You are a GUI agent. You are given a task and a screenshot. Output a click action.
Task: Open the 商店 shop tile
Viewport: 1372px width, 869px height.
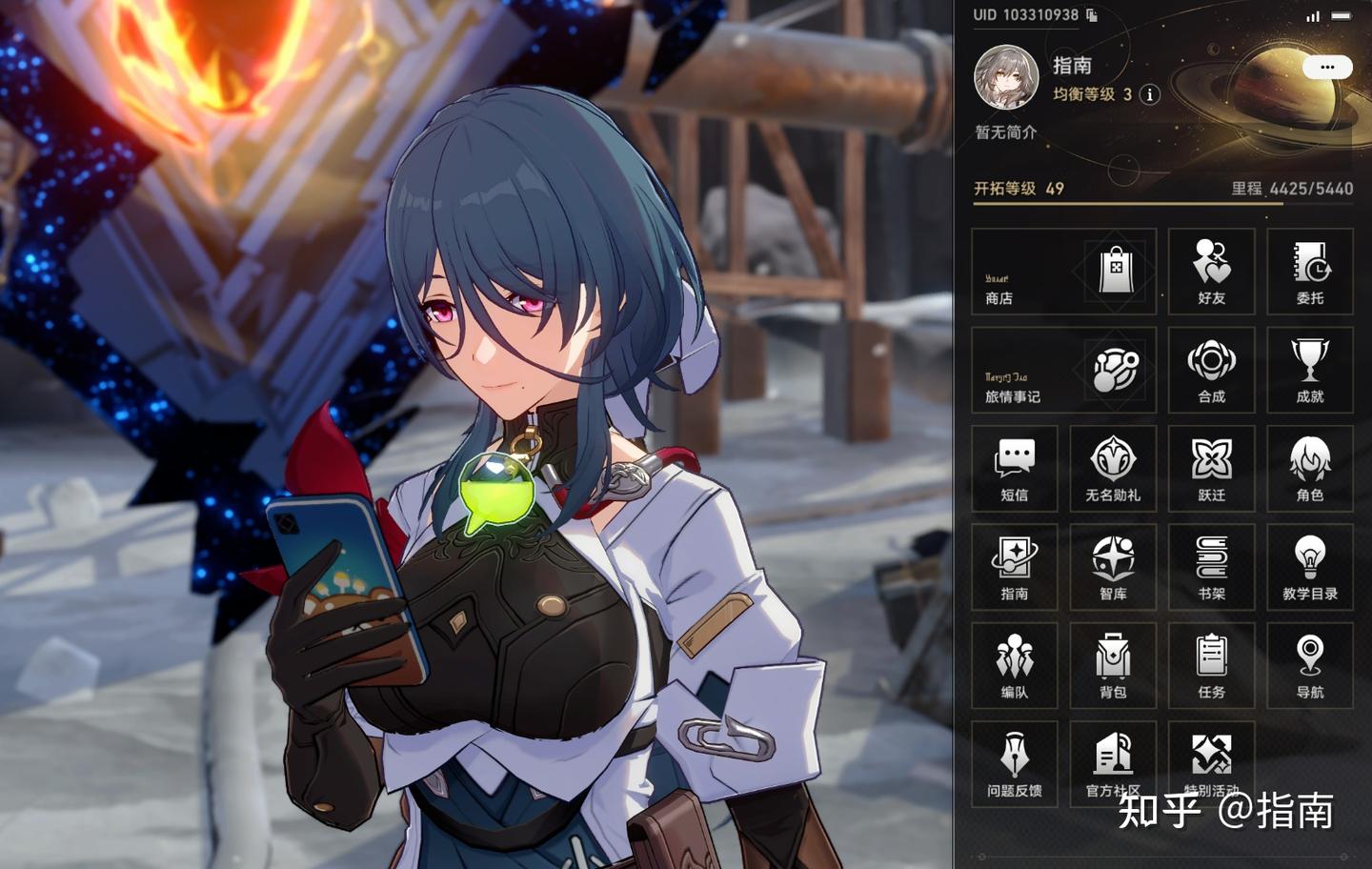click(x=1063, y=272)
